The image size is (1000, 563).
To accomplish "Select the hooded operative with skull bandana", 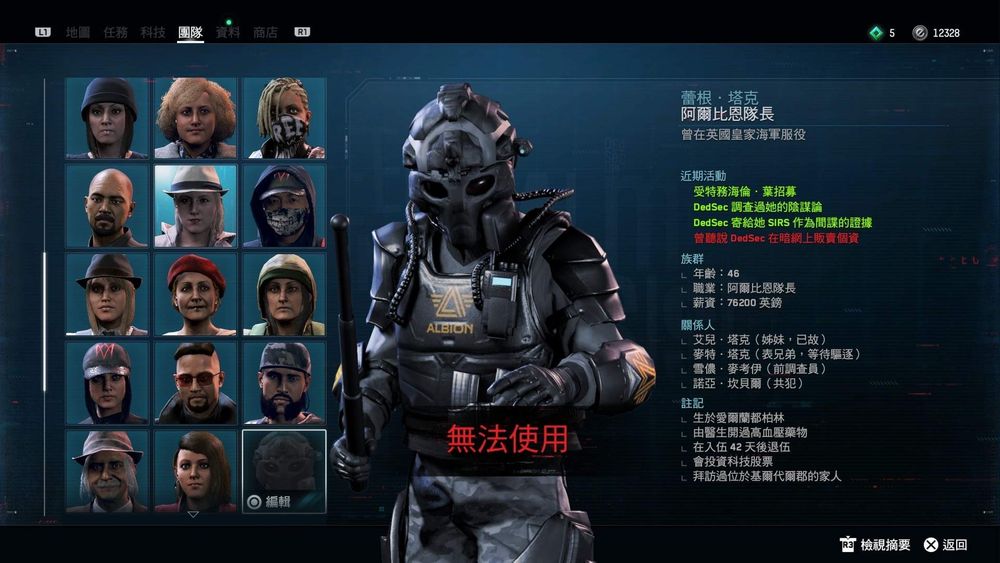I will 284,205.
